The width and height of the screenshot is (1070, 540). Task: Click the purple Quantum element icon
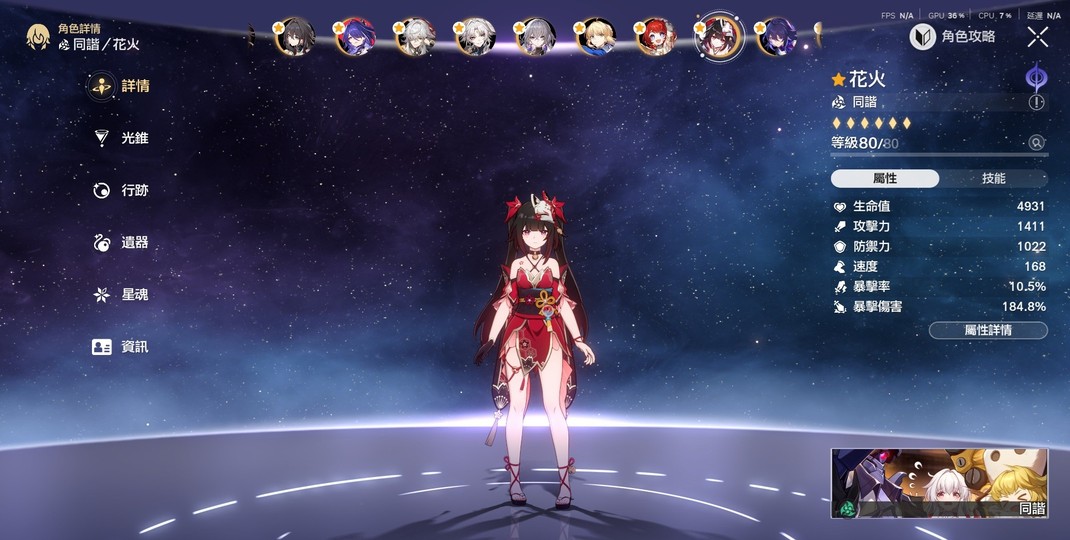point(1036,79)
